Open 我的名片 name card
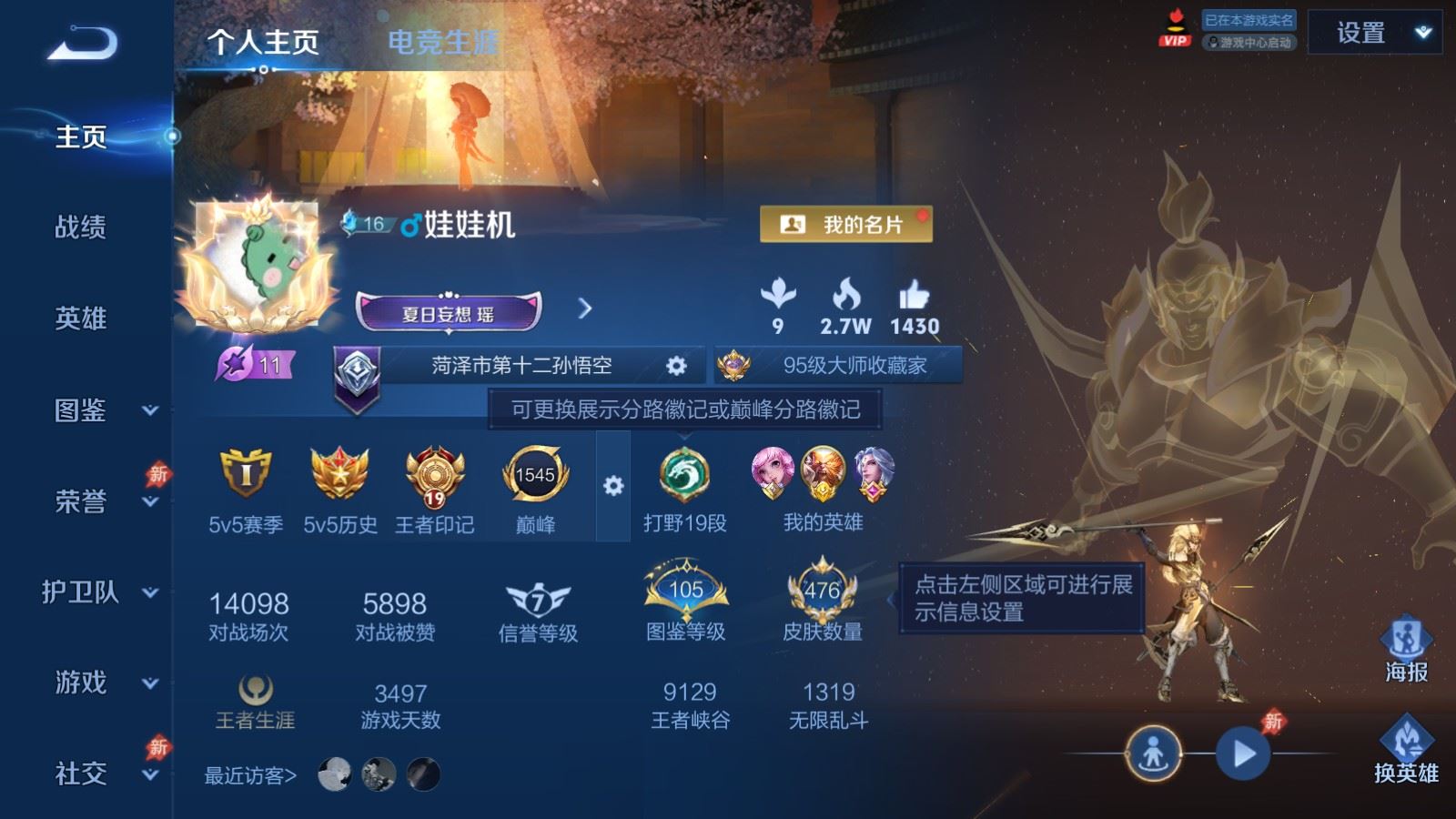This screenshot has width=1456, height=819. 846,222
